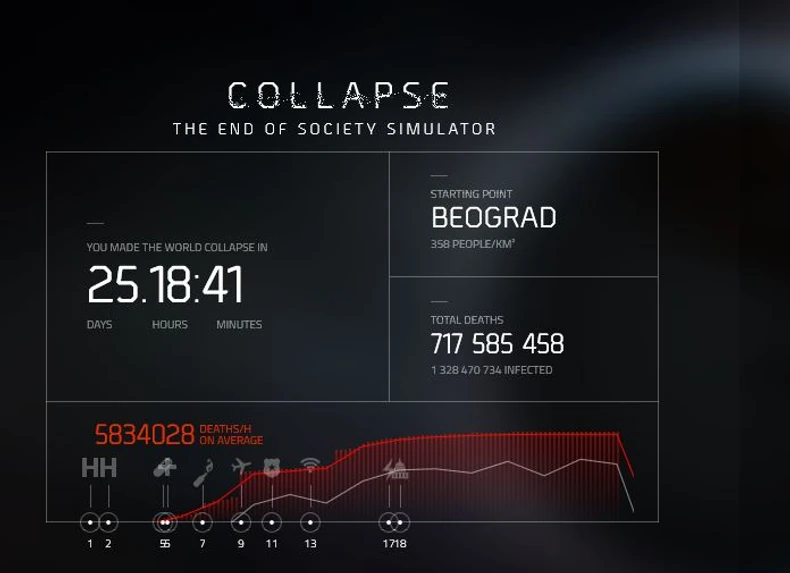This screenshot has height=573, width=790.
Task: Click the power plant event icon
Action: (395, 467)
